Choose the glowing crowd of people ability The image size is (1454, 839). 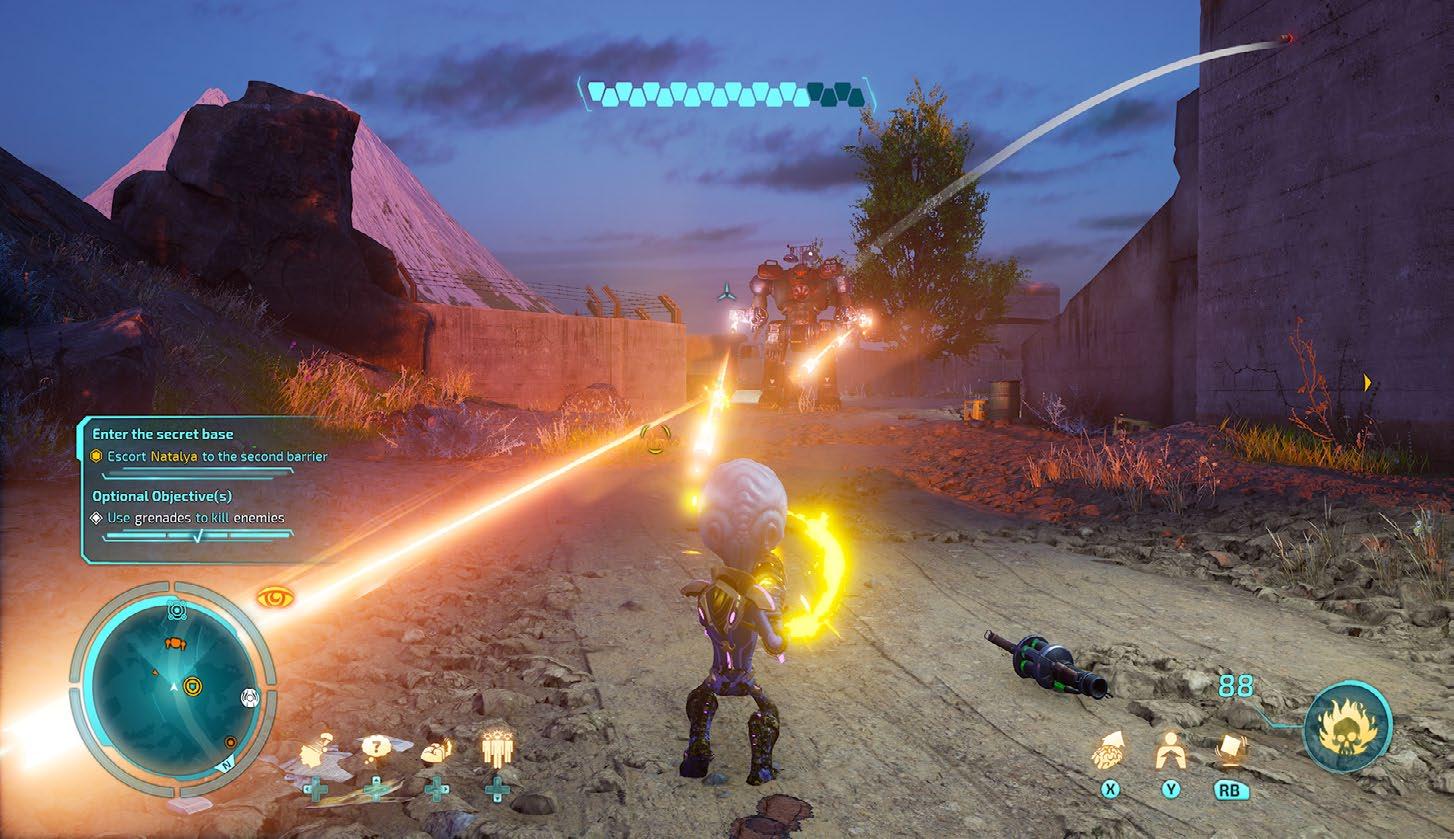coord(496,748)
